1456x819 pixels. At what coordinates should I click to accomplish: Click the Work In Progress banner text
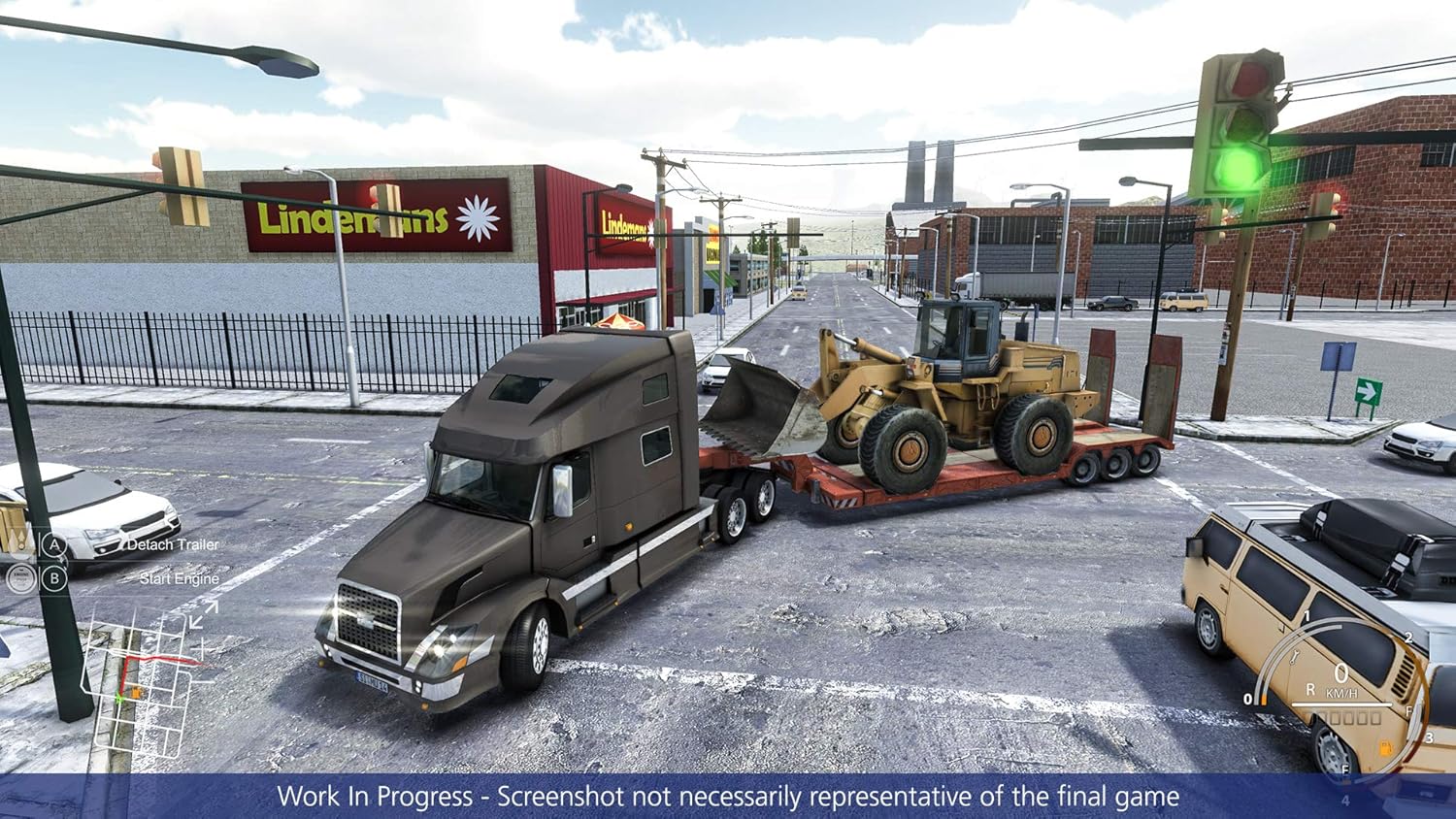coord(728,799)
